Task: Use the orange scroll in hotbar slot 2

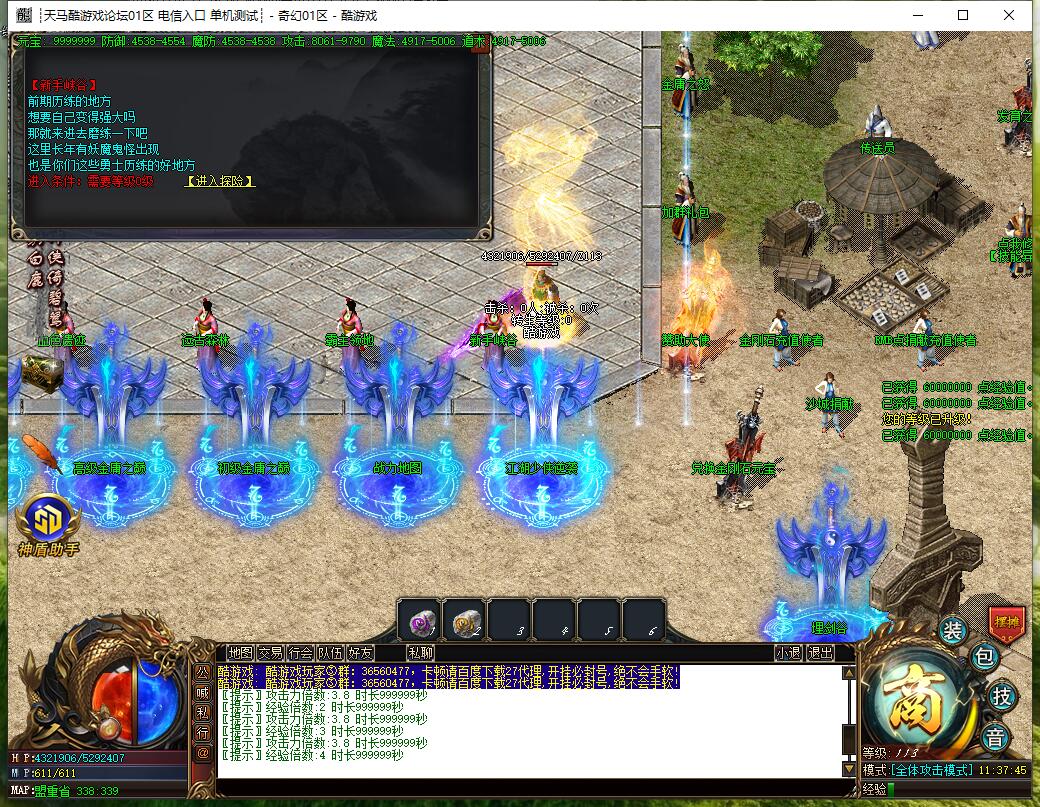Action: point(463,622)
